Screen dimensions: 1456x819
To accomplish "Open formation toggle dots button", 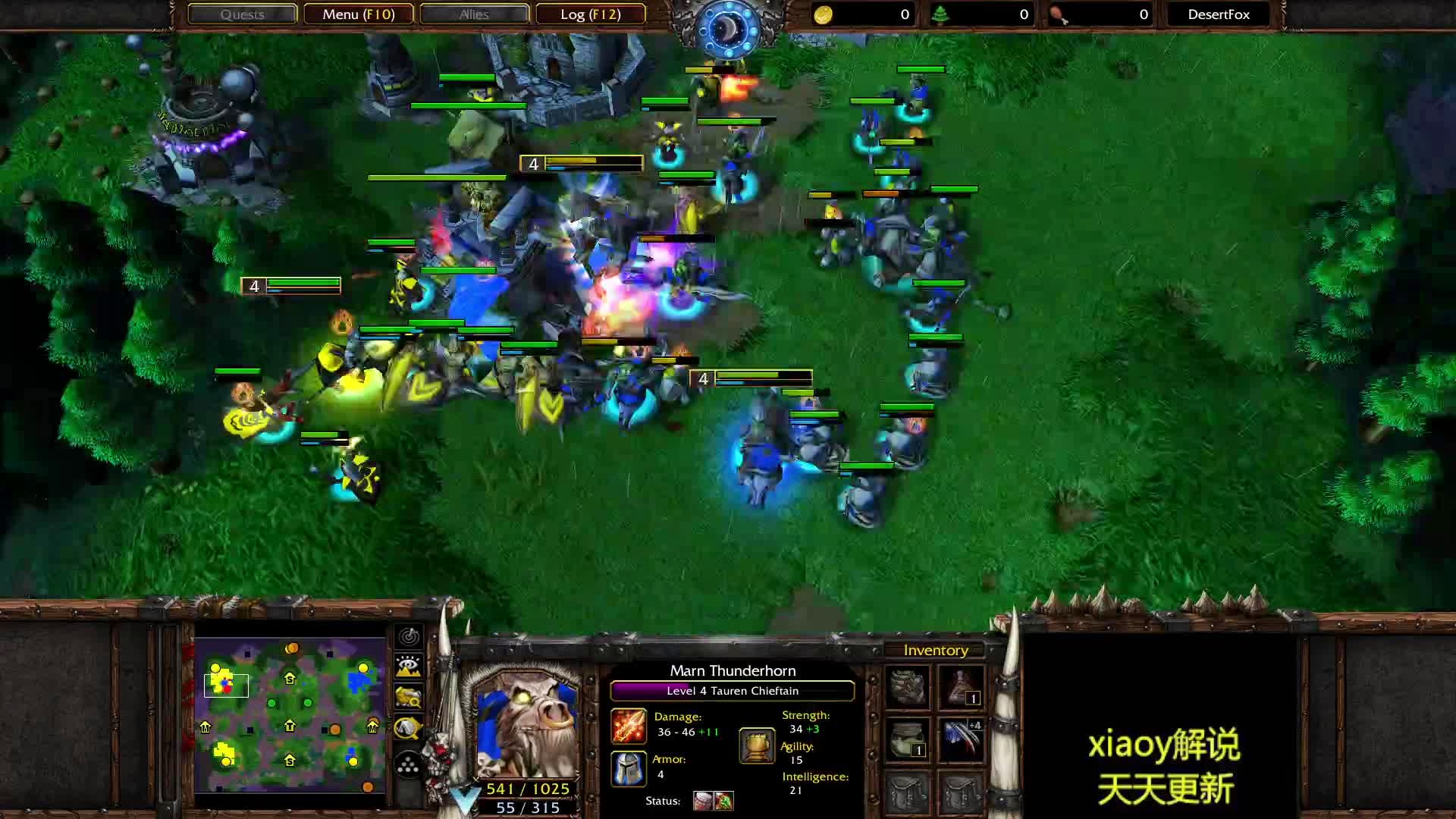I will point(409,764).
